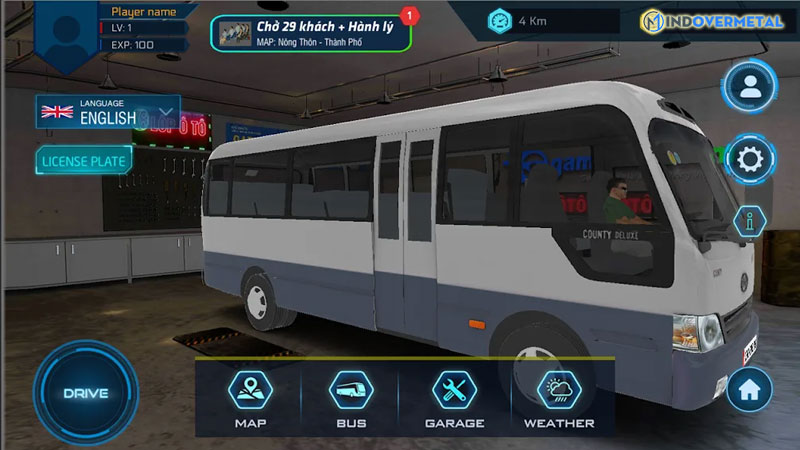Enter the GARAGE menu
The image size is (800, 450).
pyautogui.click(x=455, y=399)
